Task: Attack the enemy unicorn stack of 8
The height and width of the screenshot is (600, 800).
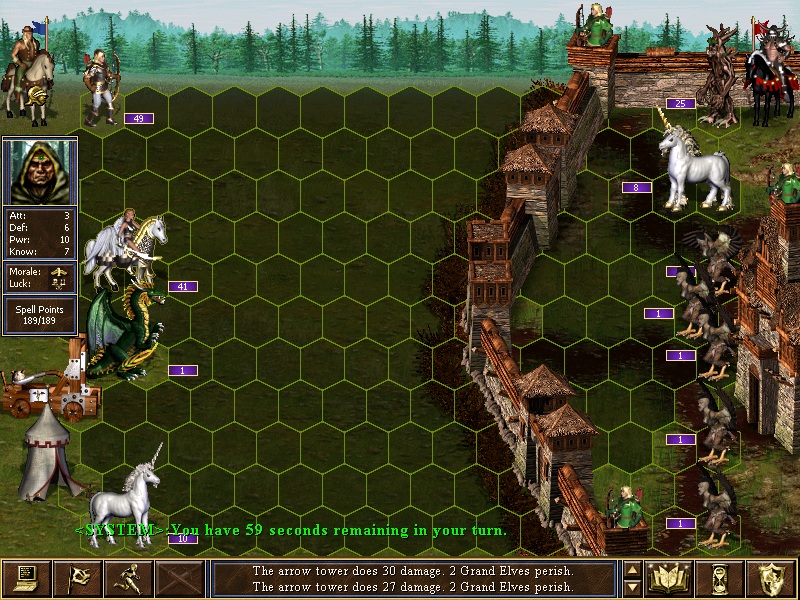Action: [x=688, y=156]
